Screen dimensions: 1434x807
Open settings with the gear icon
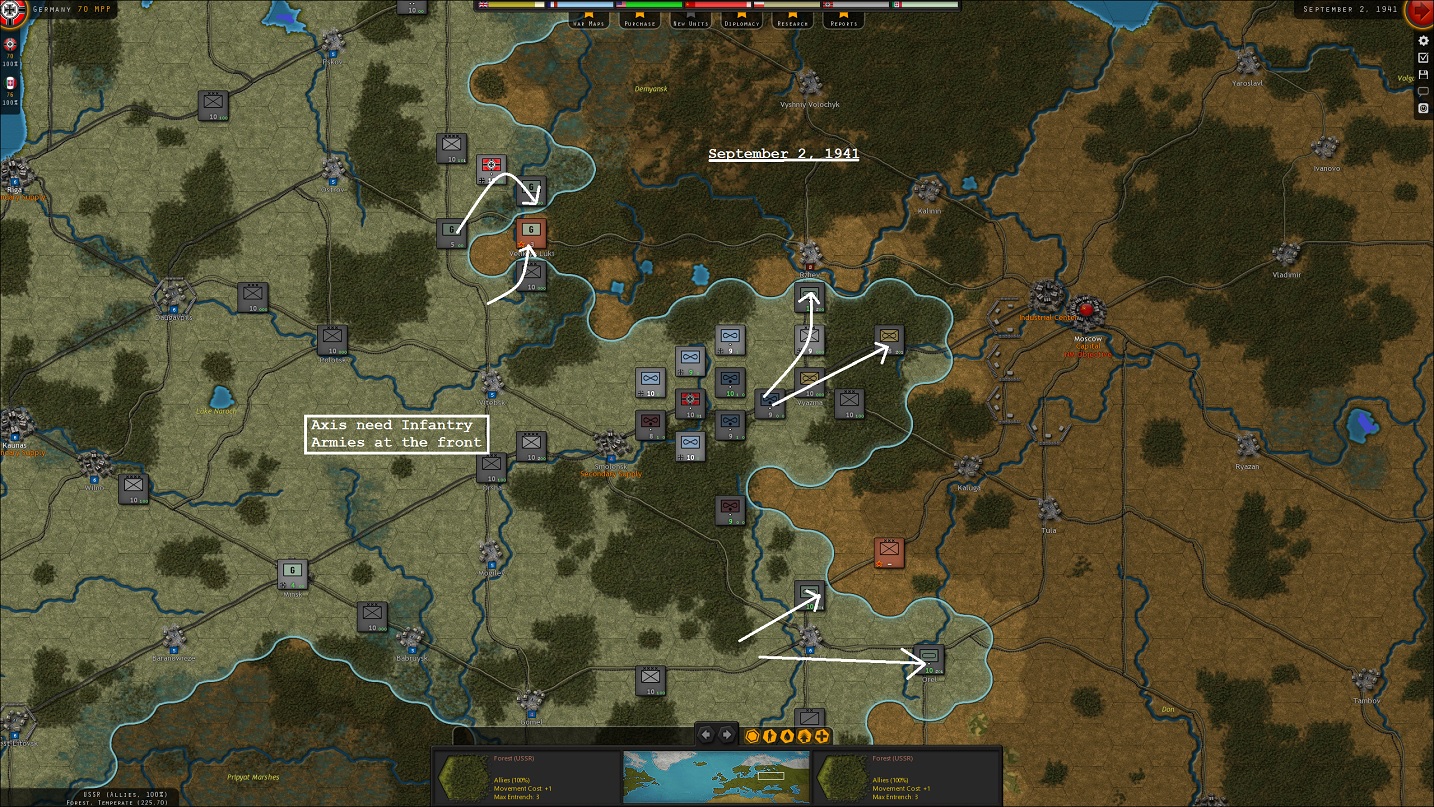click(x=1423, y=41)
